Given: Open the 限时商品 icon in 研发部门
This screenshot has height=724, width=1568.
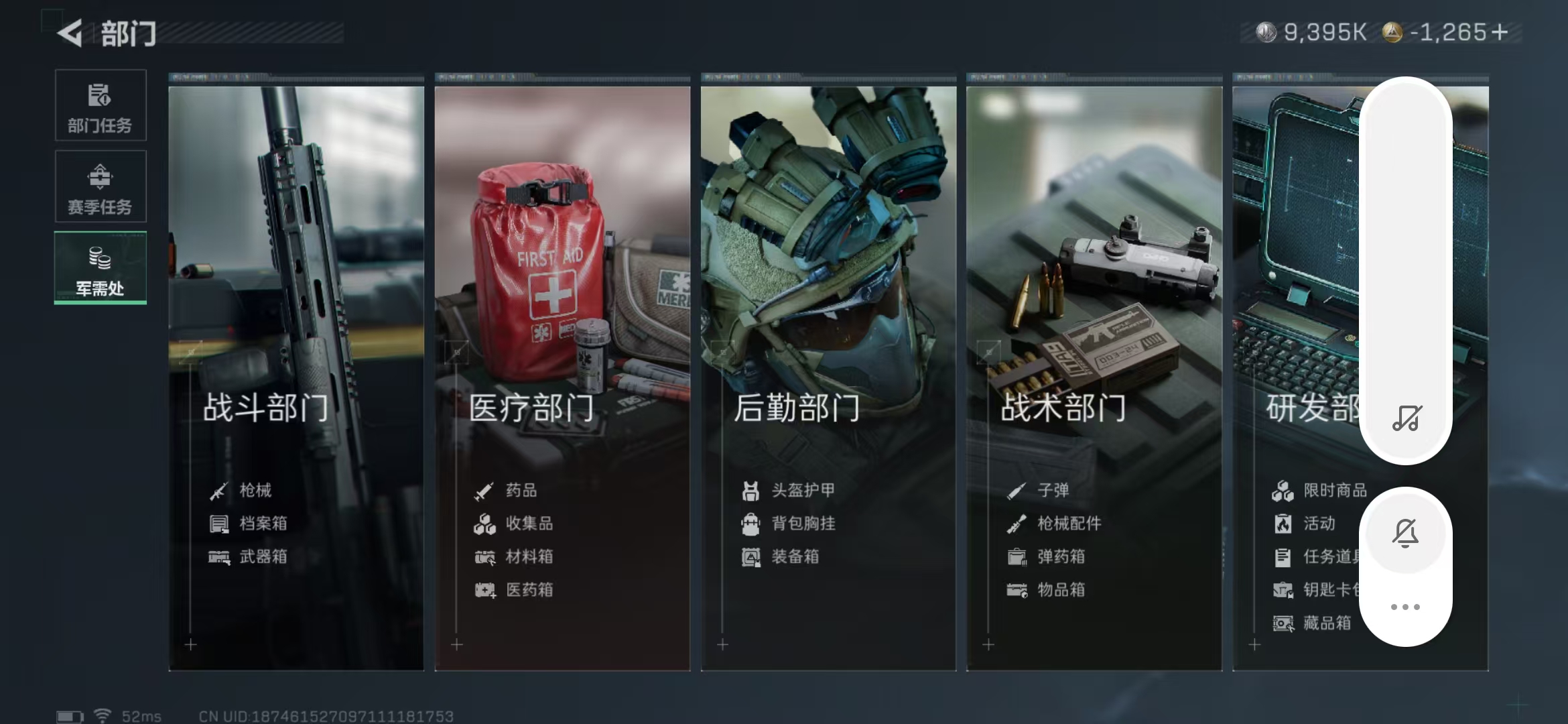Looking at the screenshot, I should pos(1284,490).
